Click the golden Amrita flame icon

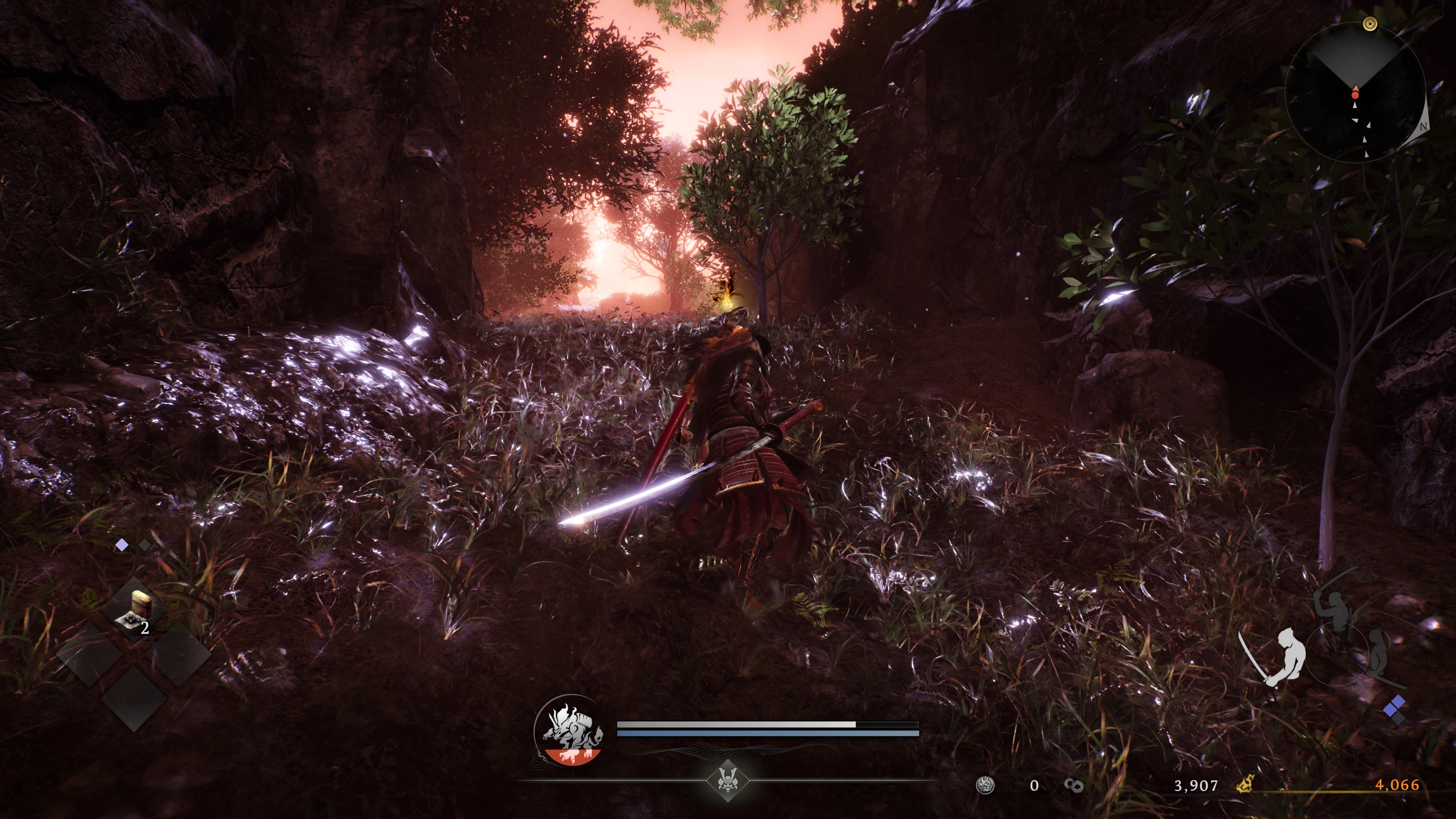(1244, 784)
